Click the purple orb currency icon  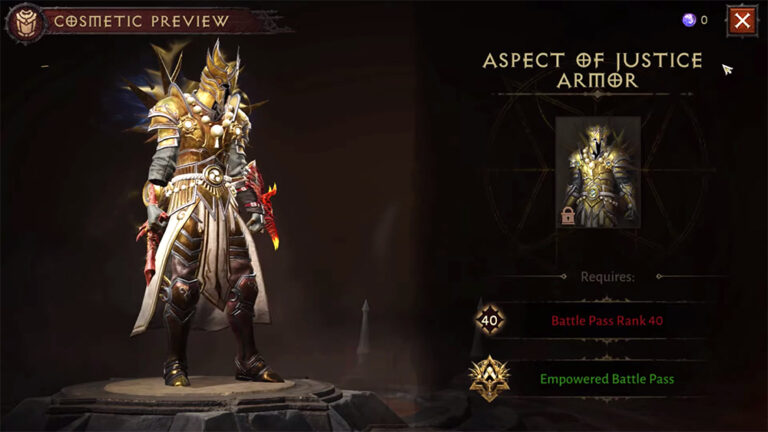(x=688, y=20)
